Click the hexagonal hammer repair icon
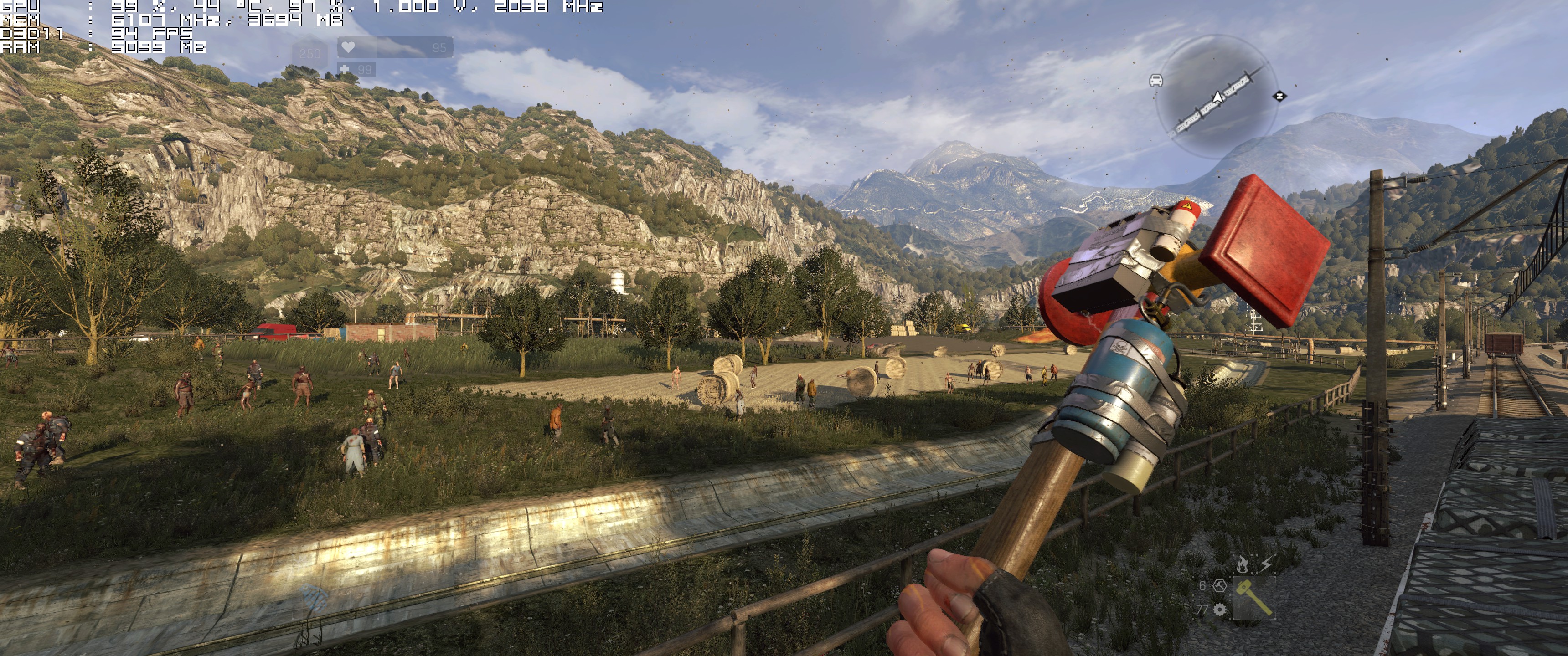Viewport: 1568px width, 656px height. pyautogui.click(x=1219, y=585)
